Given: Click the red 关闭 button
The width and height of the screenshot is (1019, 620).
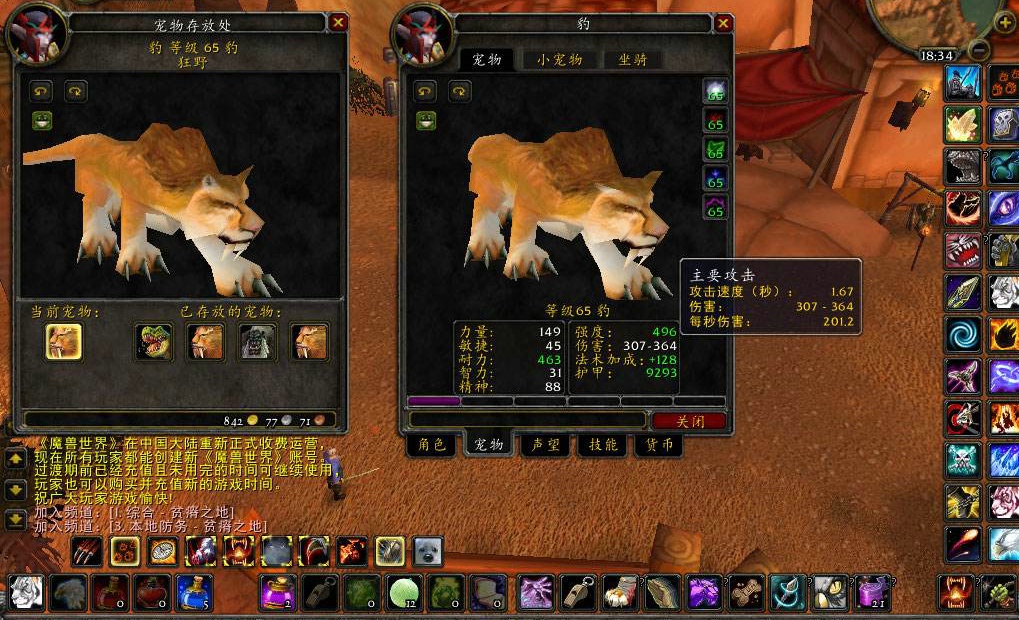Looking at the screenshot, I should pos(689,421).
